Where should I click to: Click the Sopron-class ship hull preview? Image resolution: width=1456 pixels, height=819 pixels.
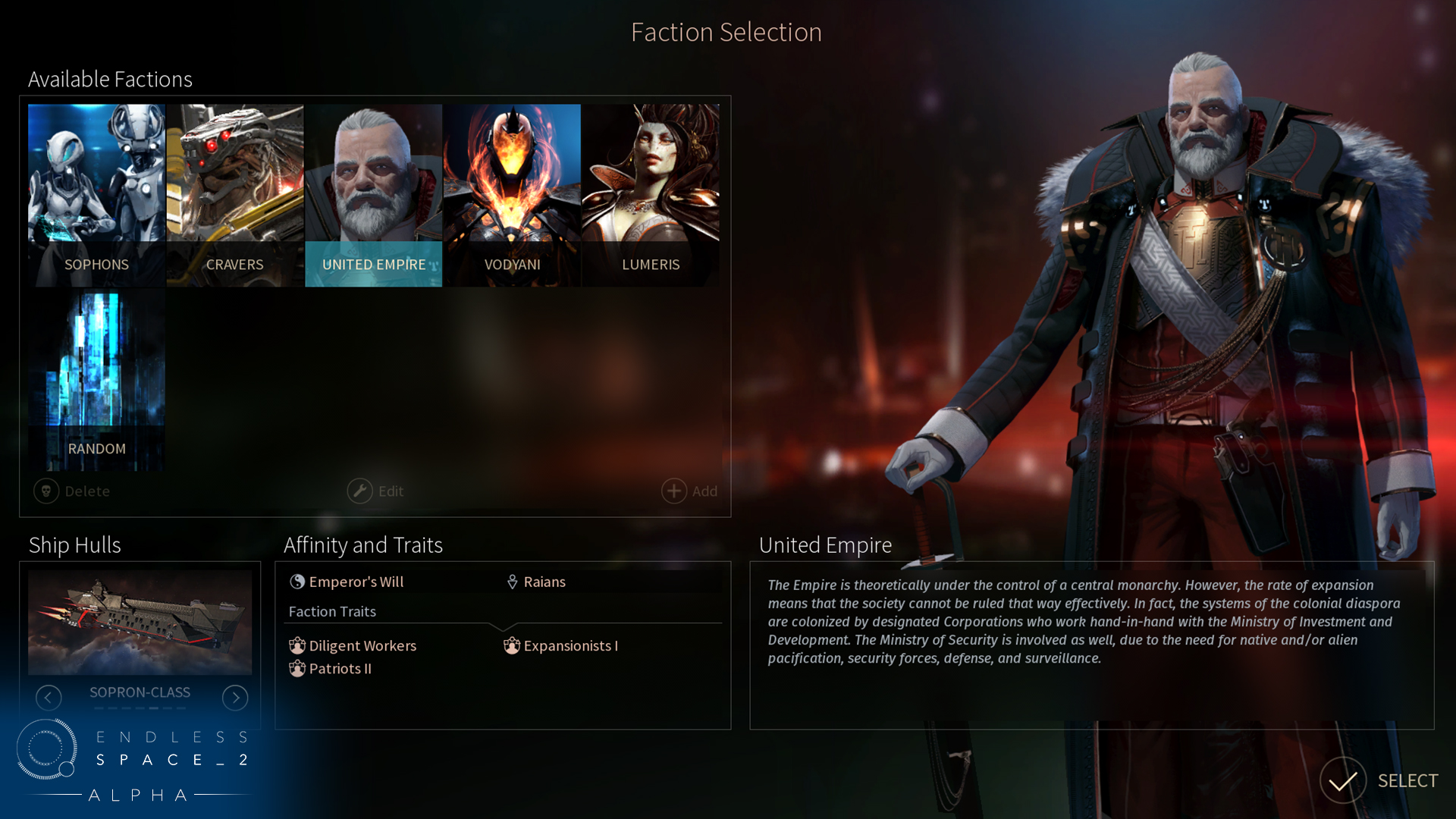140,623
